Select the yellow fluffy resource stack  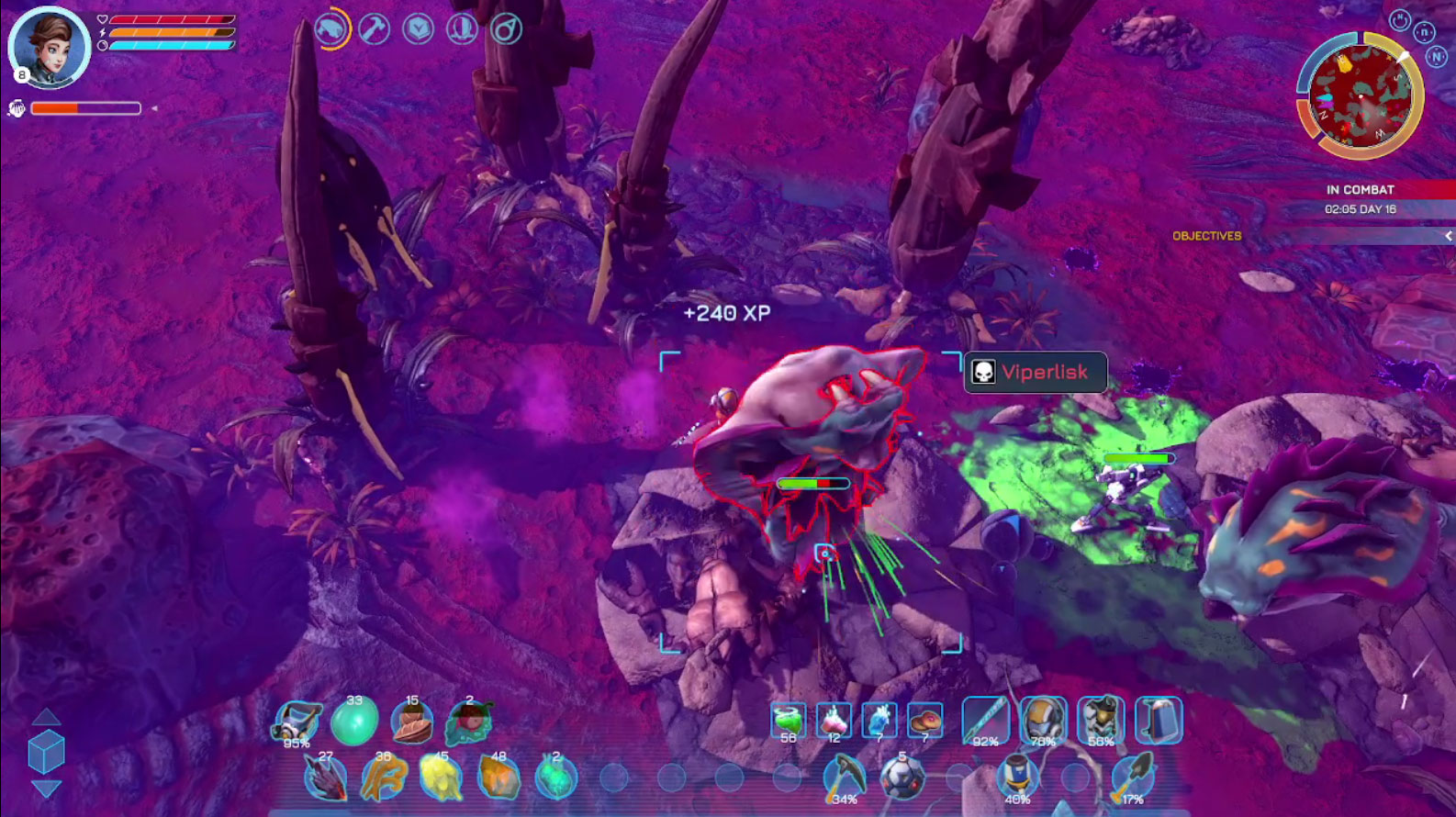441,778
